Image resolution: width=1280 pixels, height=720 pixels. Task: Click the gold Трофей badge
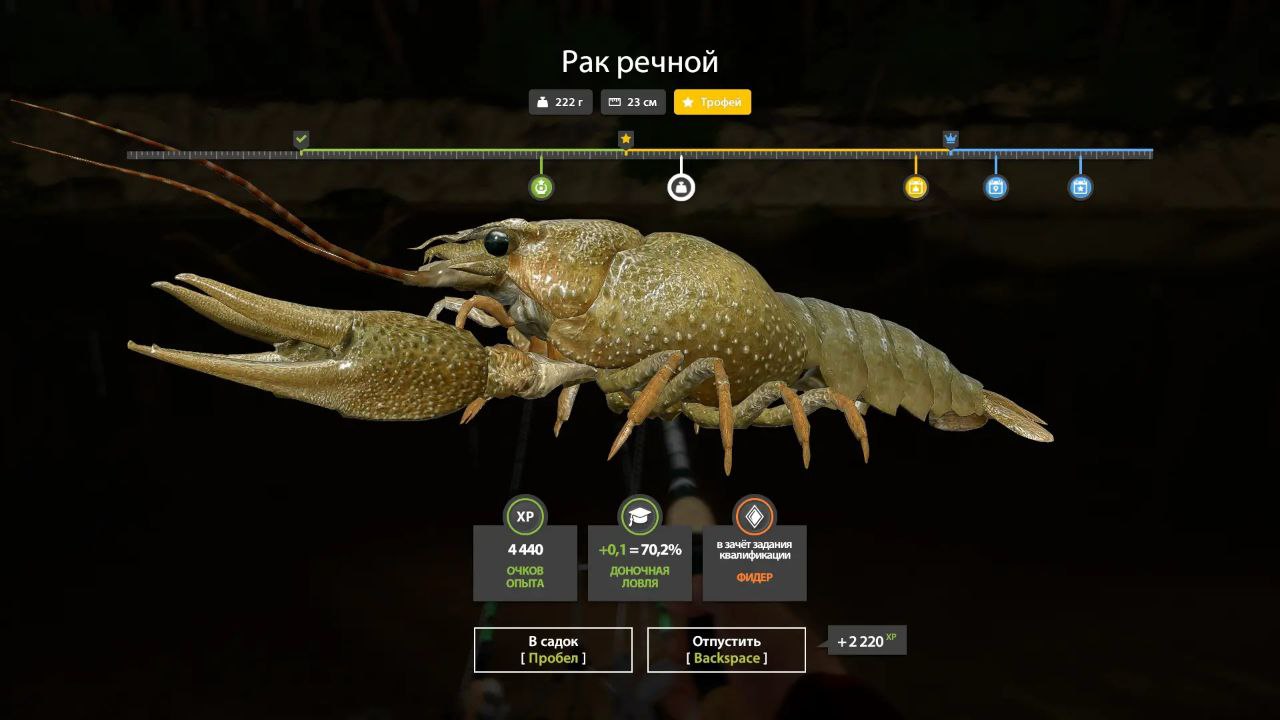(712, 102)
